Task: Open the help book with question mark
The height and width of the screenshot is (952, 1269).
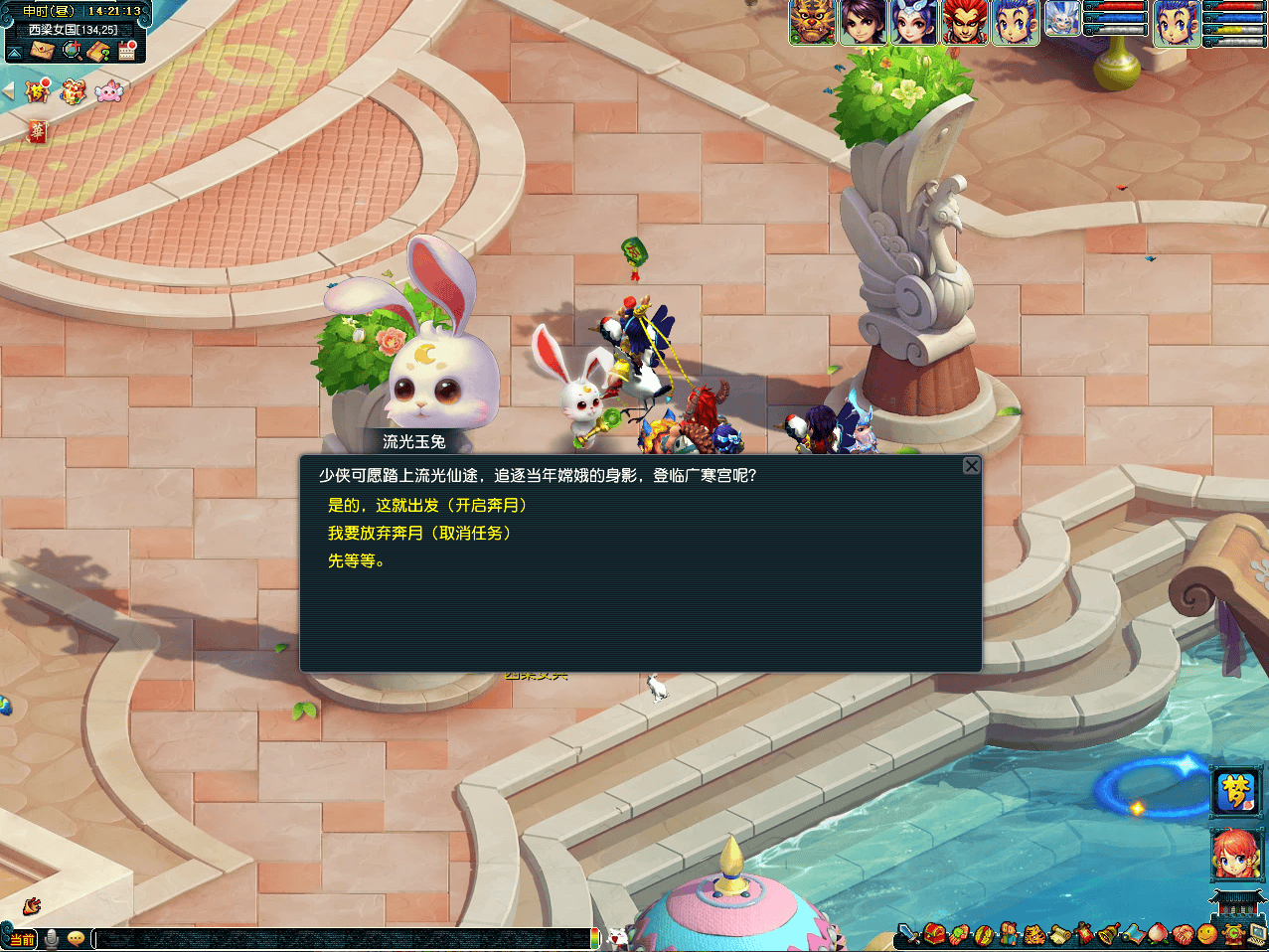Action: [x=98, y=50]
